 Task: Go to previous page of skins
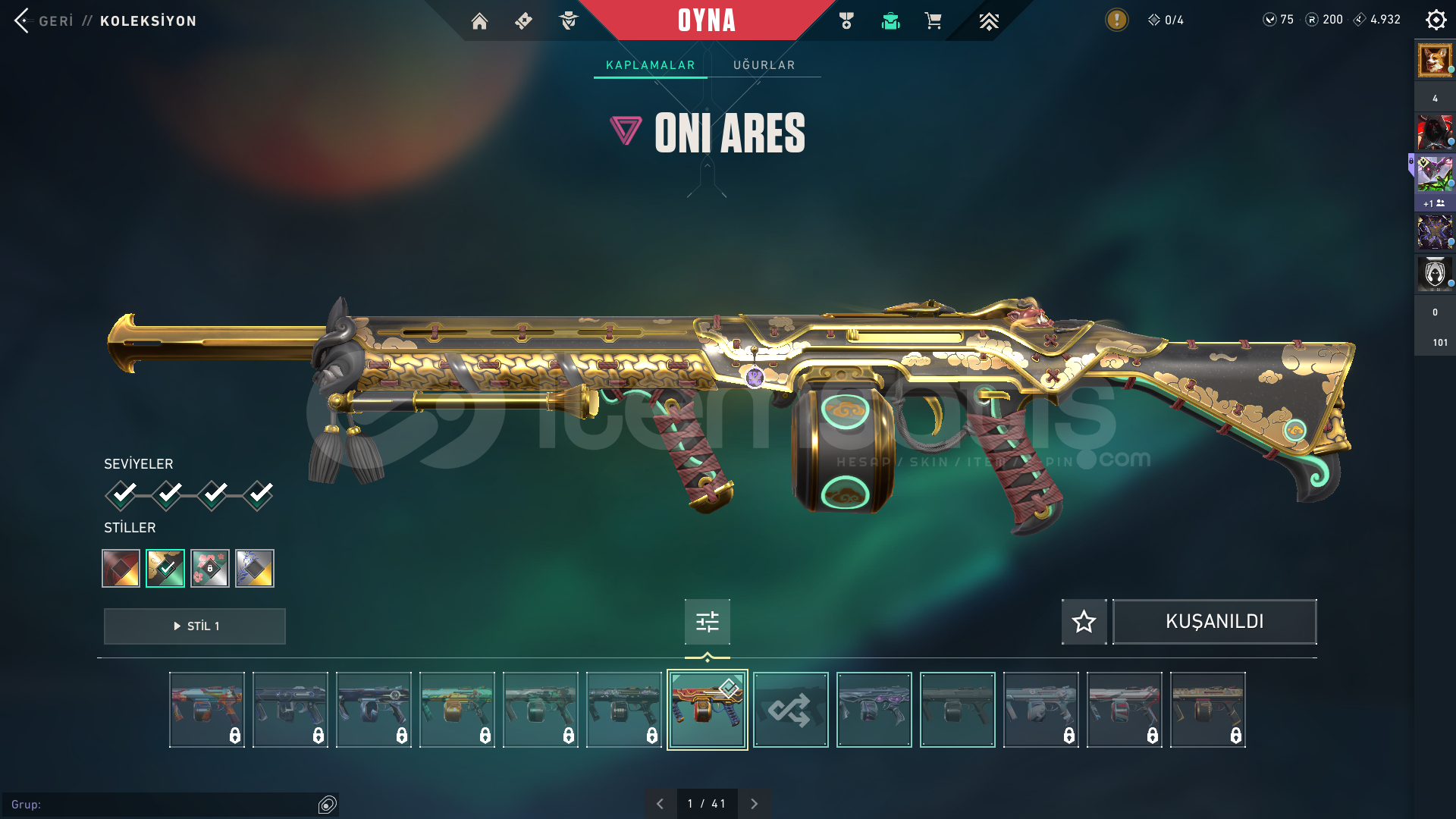[x=660, y=804]
